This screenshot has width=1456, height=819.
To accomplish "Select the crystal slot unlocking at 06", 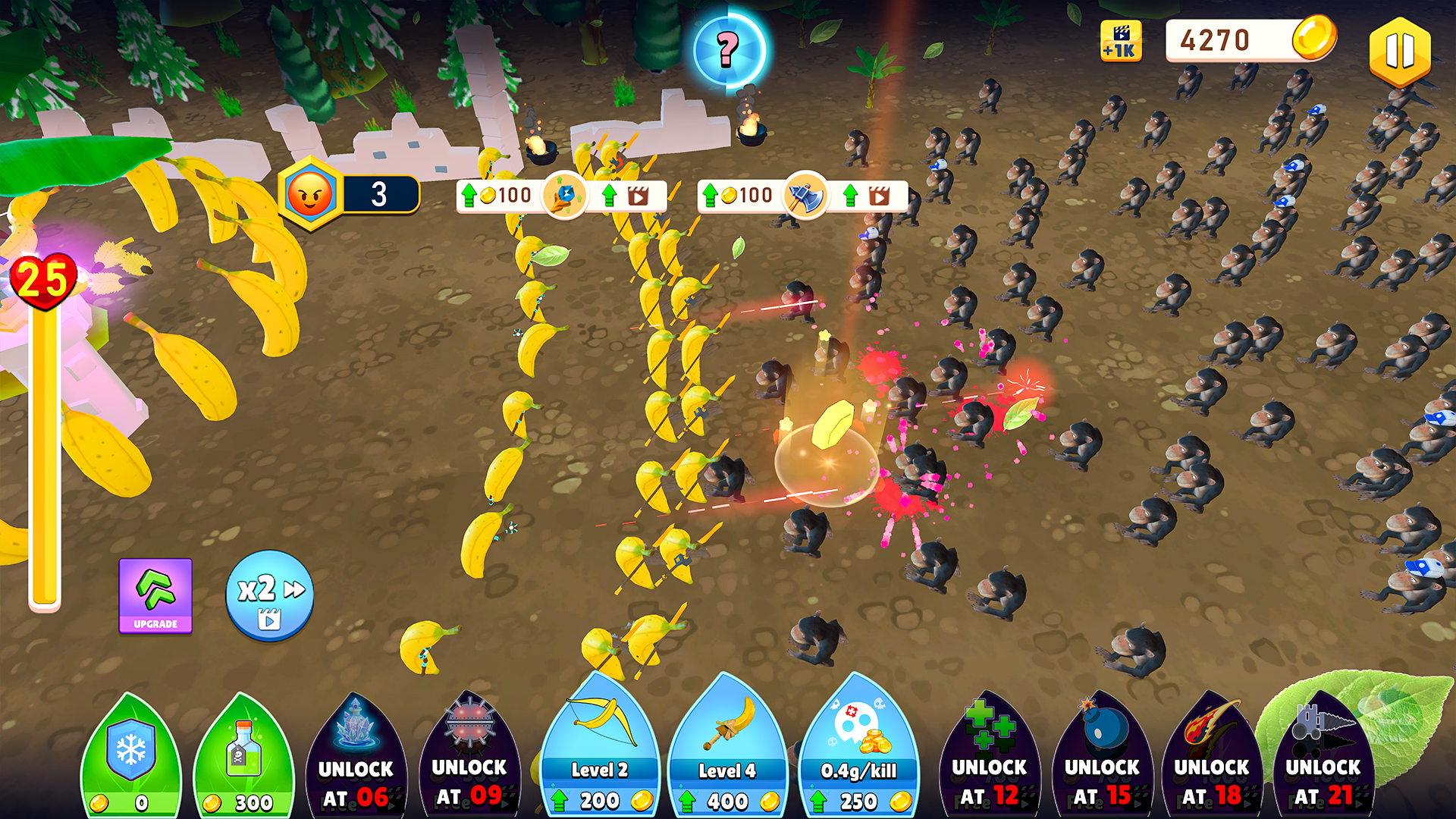I will (x=356, y=758).
